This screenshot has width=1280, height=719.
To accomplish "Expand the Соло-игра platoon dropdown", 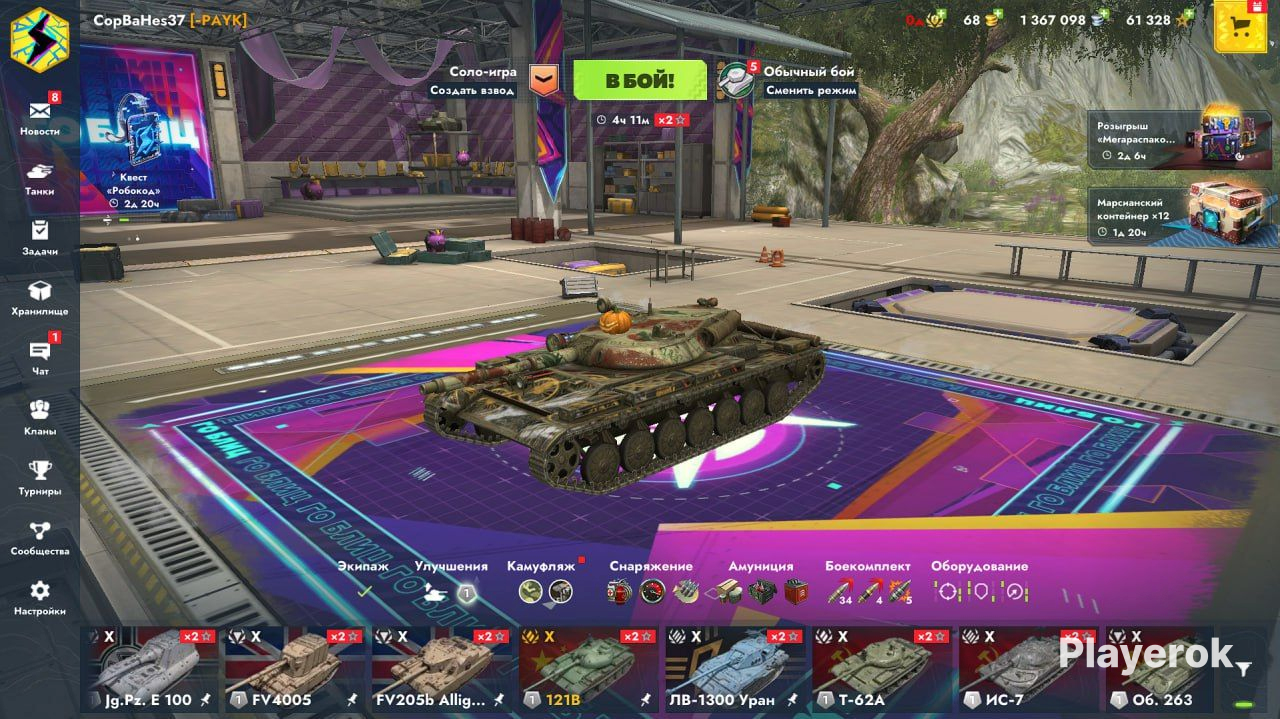I will click(x=544, y=81).
